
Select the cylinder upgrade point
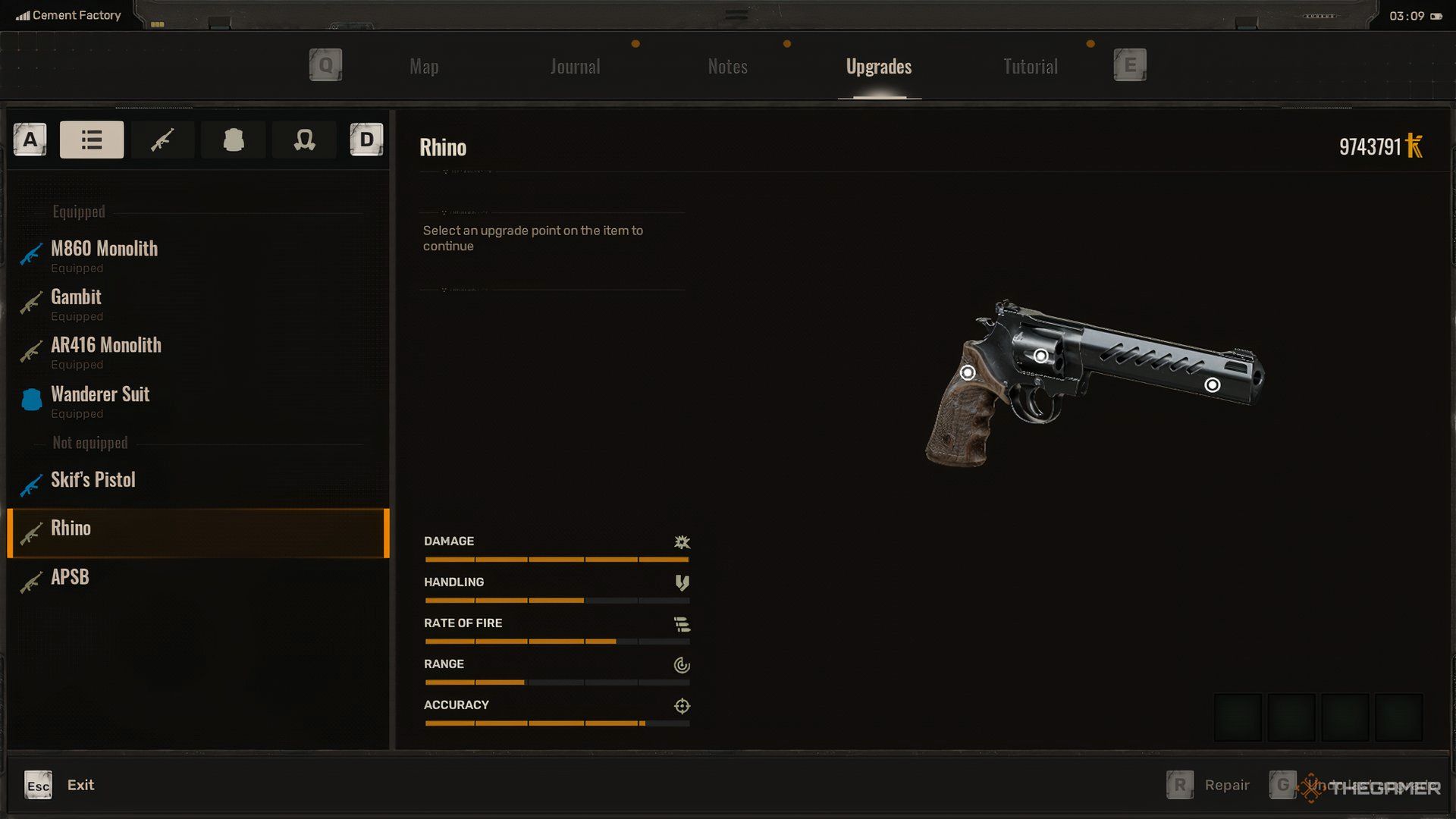point(1041,356)
